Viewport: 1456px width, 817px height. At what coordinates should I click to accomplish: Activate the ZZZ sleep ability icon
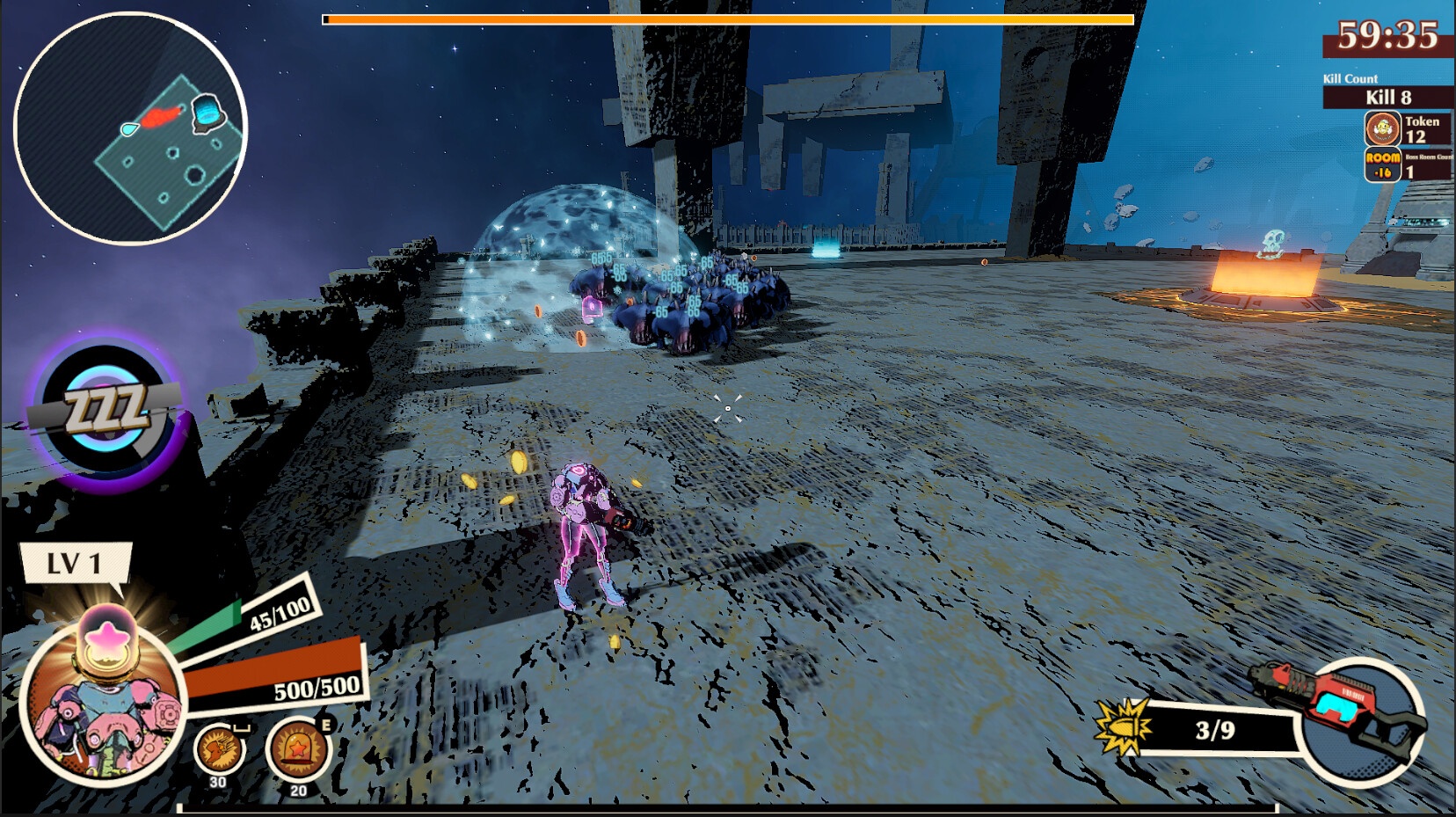(x=107, y=412)
